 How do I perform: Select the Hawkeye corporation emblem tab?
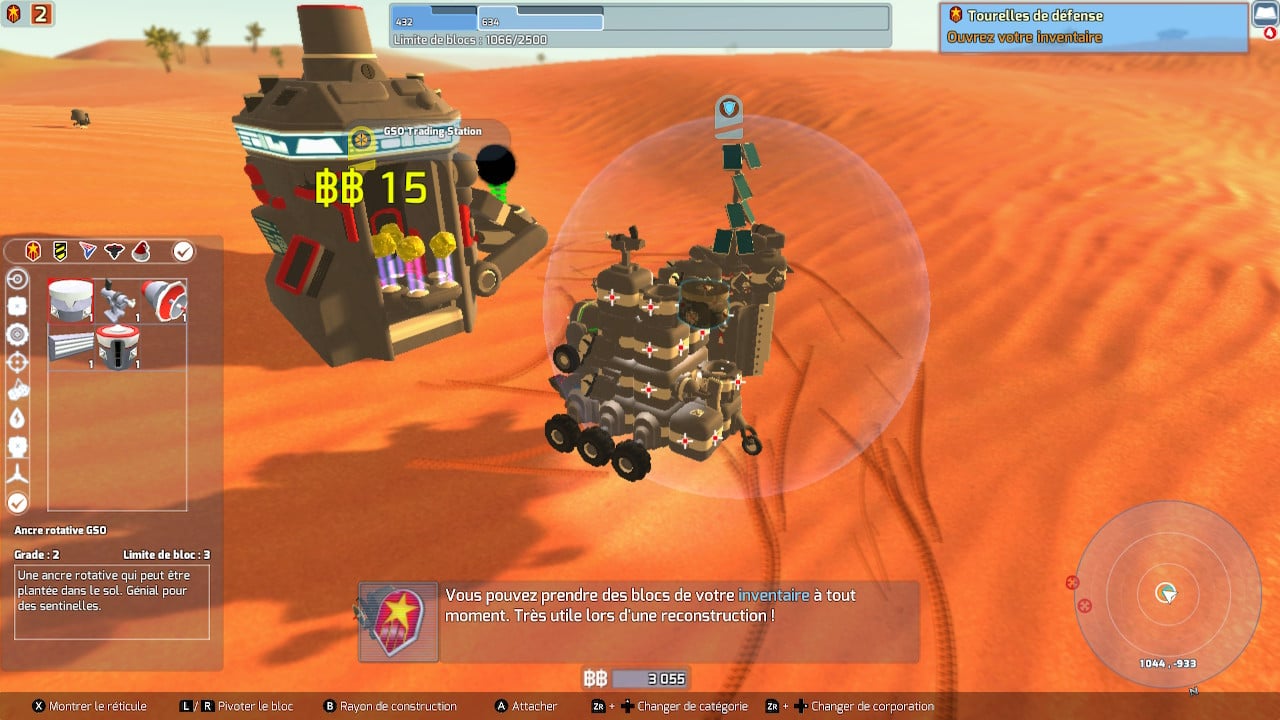click(x=113, y=251)
